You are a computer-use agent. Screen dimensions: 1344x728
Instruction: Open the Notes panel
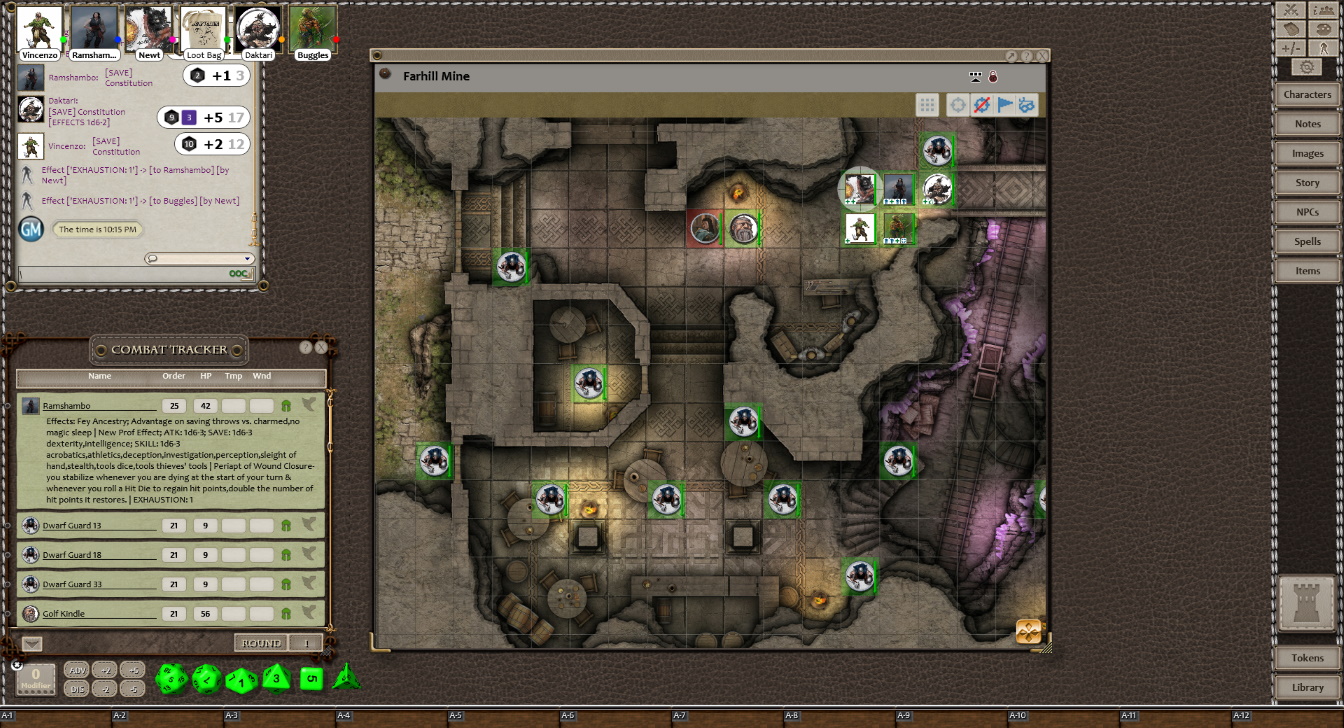[1307, 124]
